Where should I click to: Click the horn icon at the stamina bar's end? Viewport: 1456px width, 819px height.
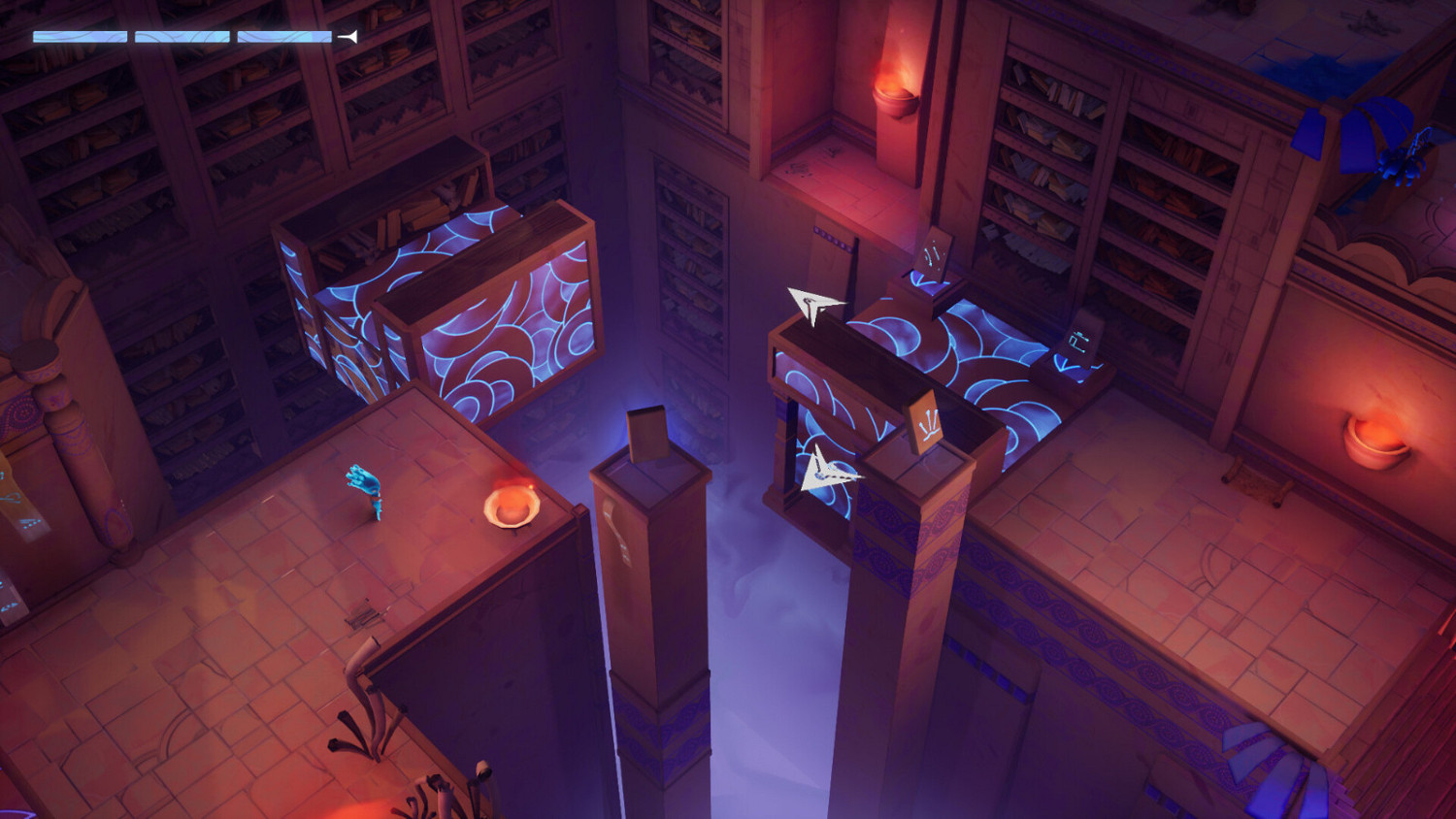pos(347,36)
